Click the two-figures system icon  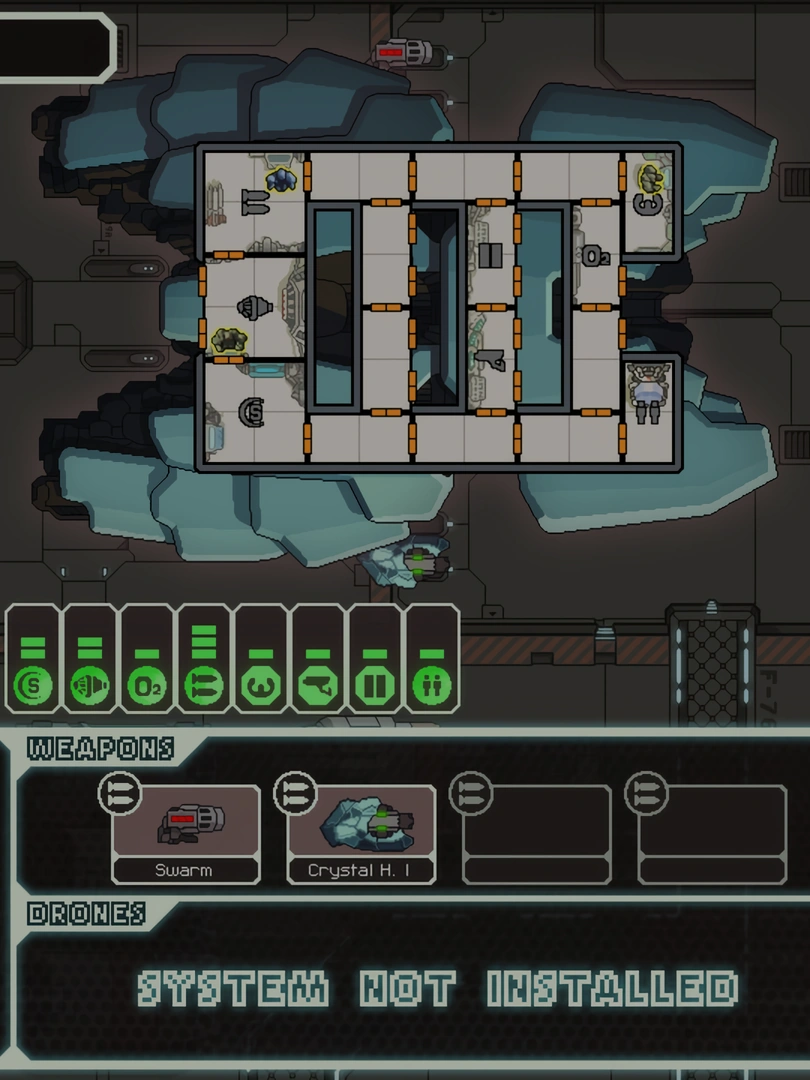point(432,687)
